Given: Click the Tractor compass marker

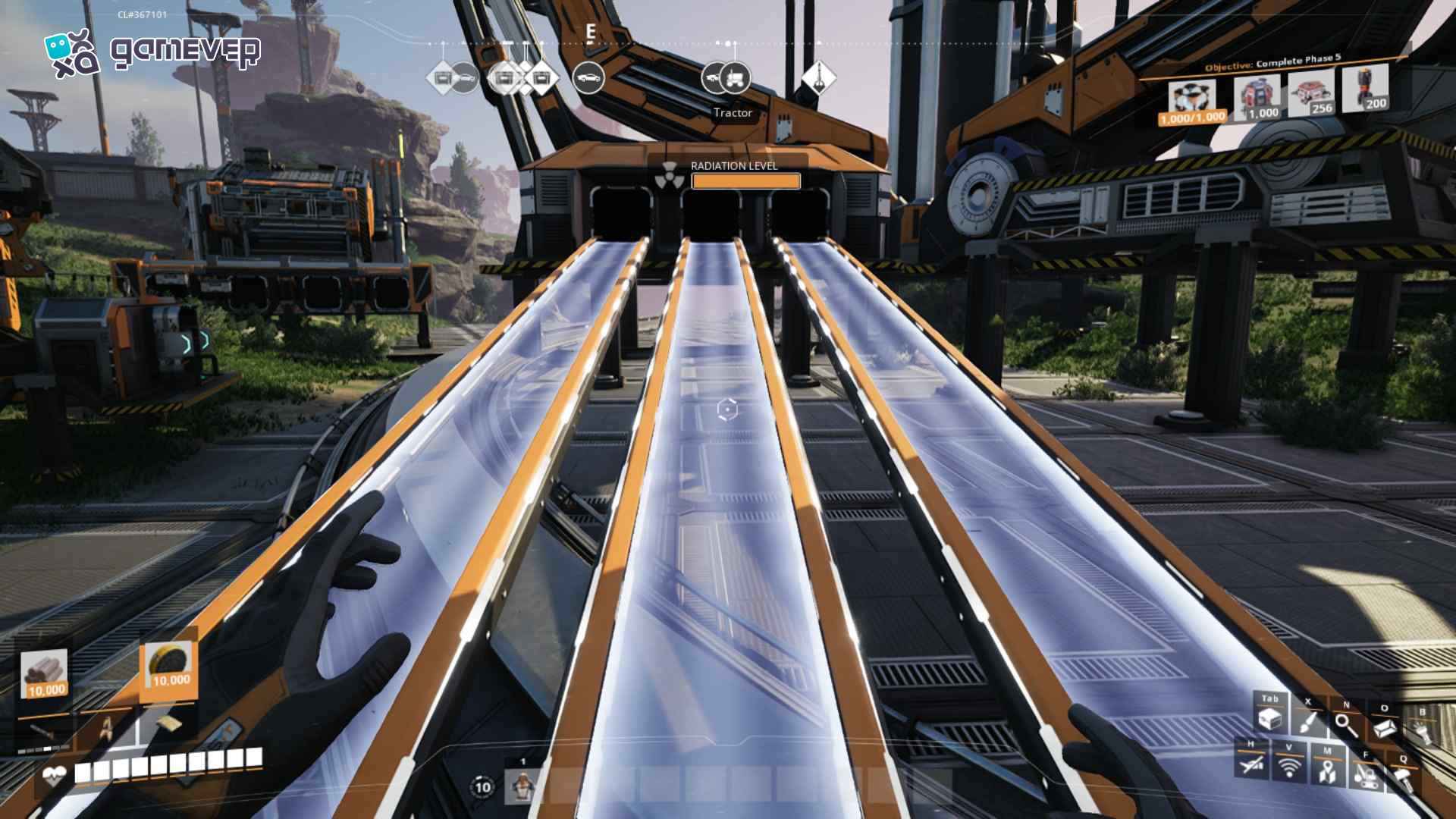Looking at the screenshot, I should 733,77.
